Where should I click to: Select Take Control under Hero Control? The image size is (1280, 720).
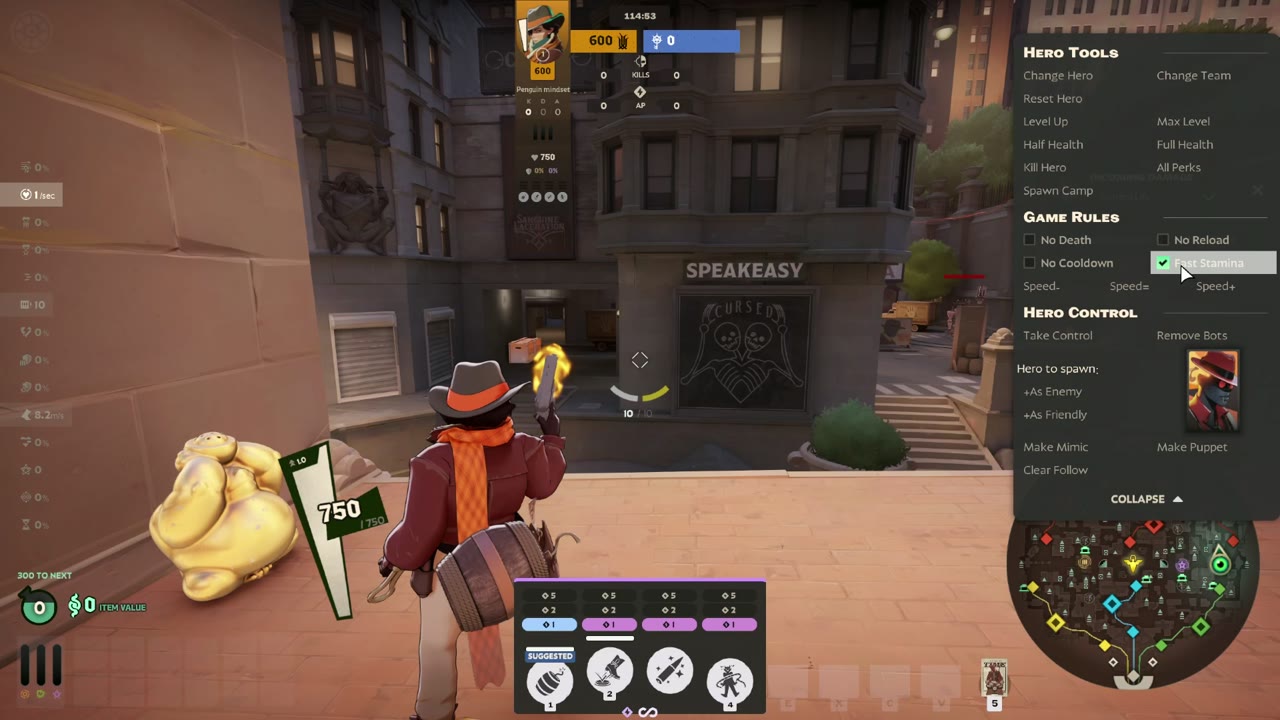1057,335
